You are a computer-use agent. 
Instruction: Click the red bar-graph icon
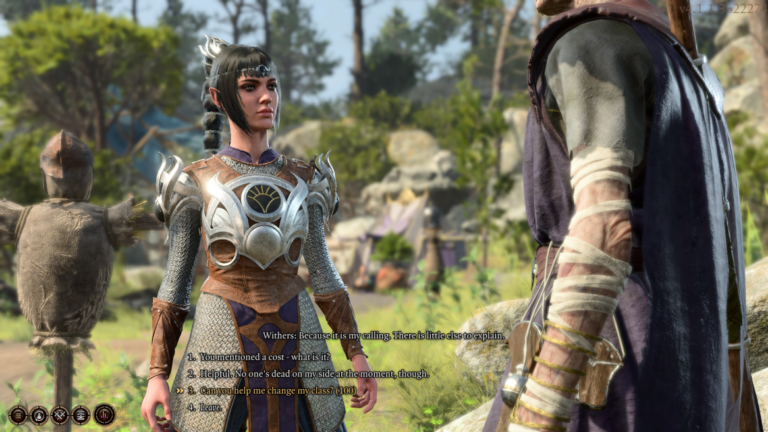click(x=104, y=414)
